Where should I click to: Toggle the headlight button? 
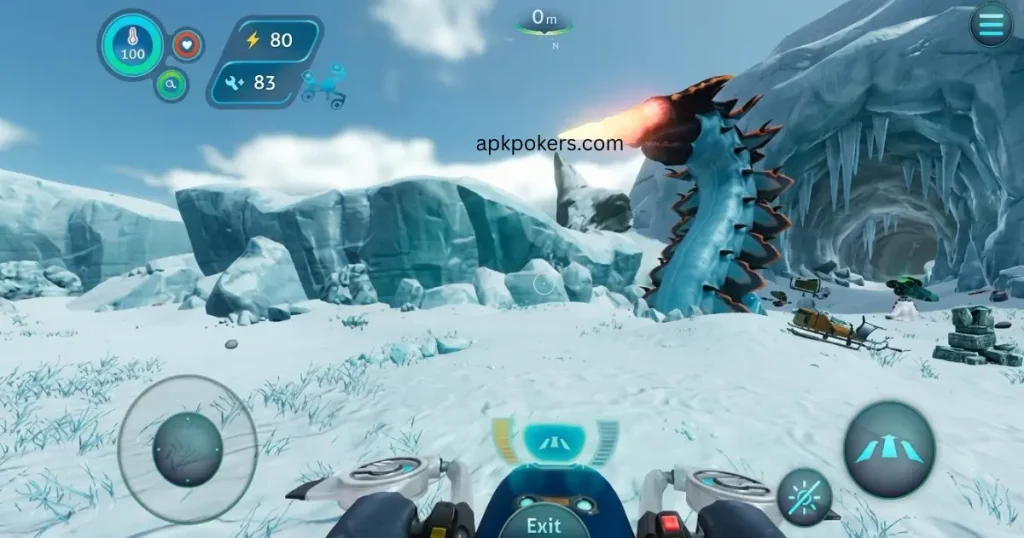[804, 496]
